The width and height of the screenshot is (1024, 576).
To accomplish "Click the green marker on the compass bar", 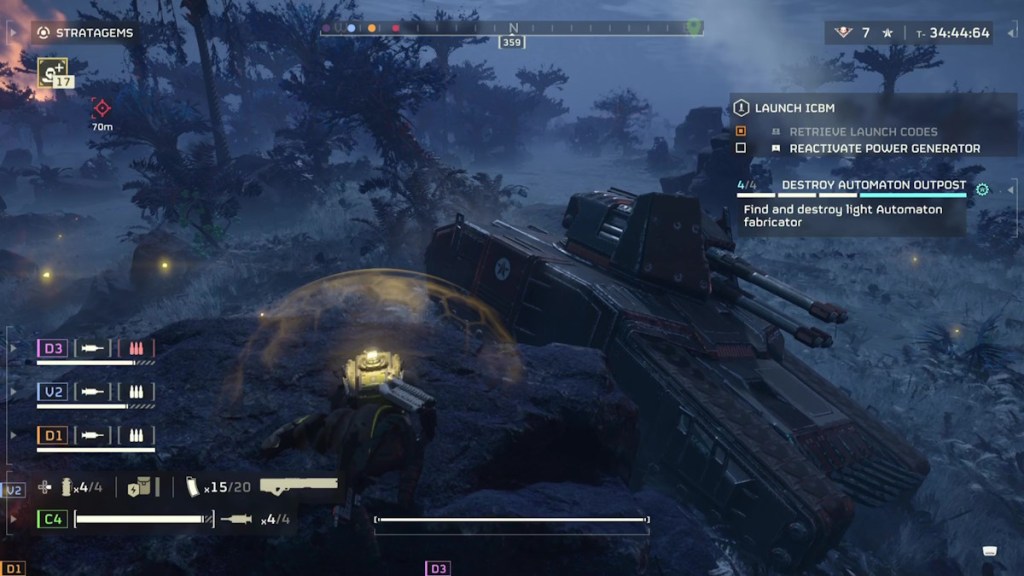I will [x=694, y=25].
